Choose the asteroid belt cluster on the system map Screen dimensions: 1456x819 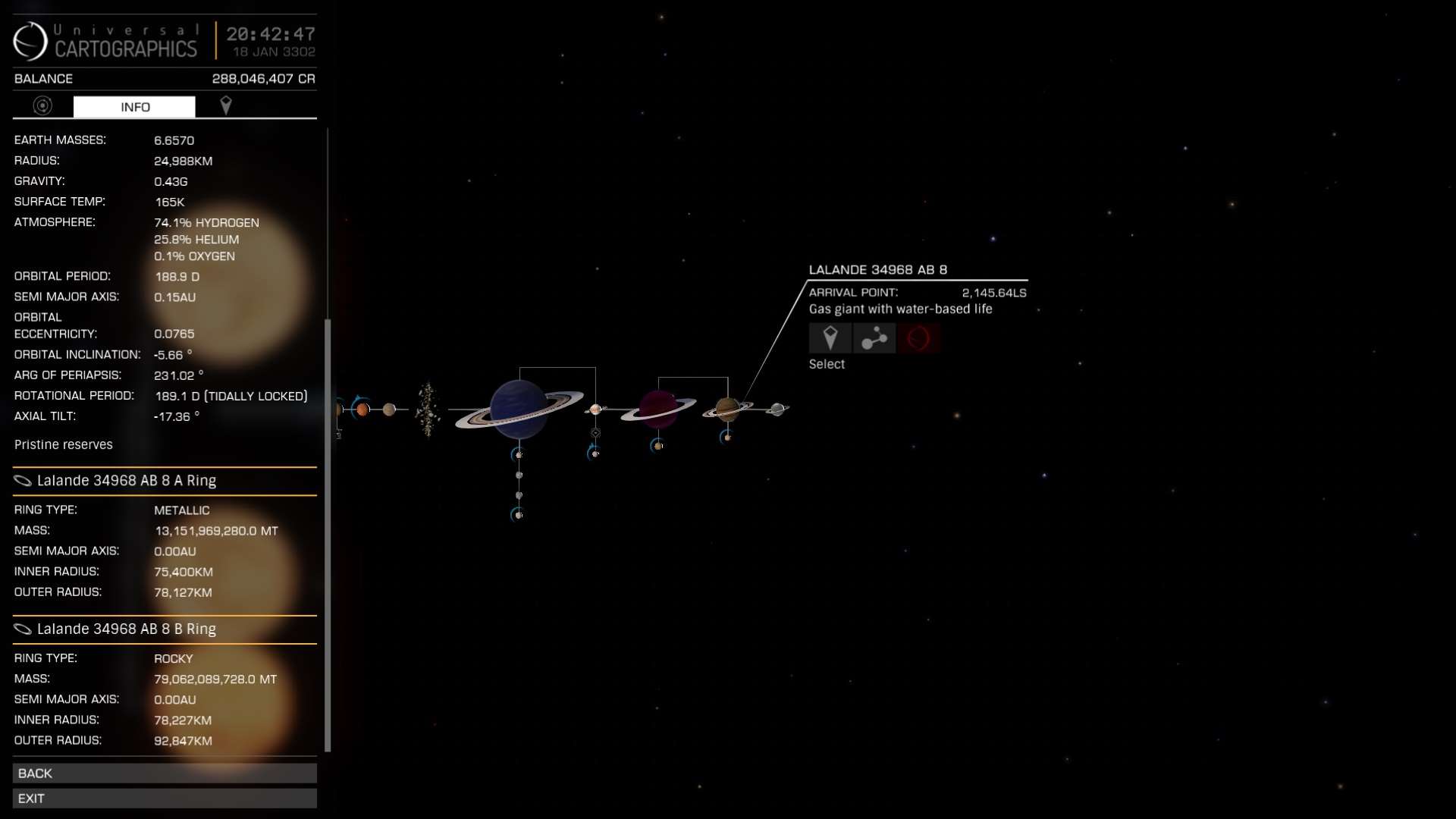coord(428,409)
